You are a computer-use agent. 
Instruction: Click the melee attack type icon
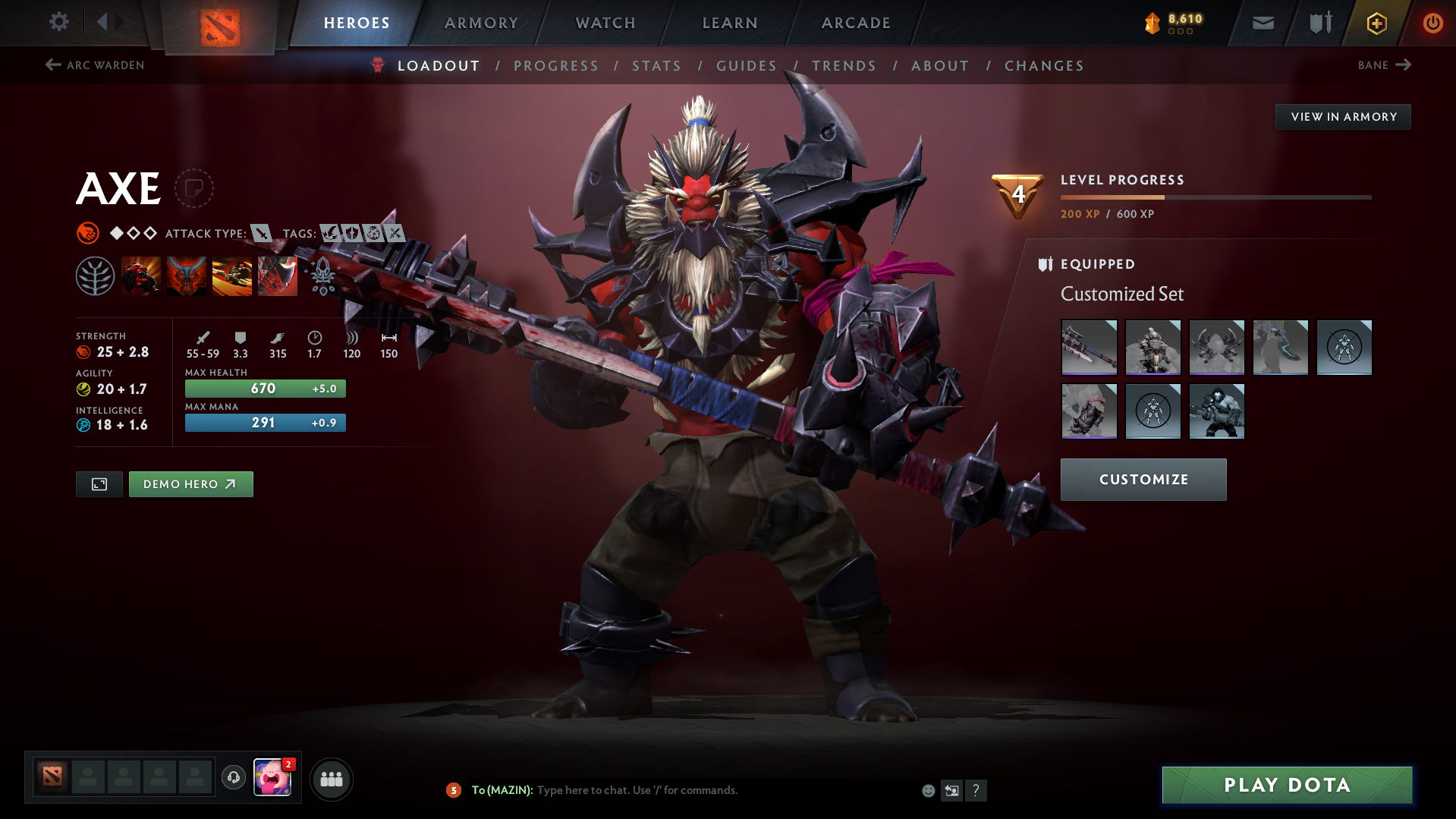(261, 234)
